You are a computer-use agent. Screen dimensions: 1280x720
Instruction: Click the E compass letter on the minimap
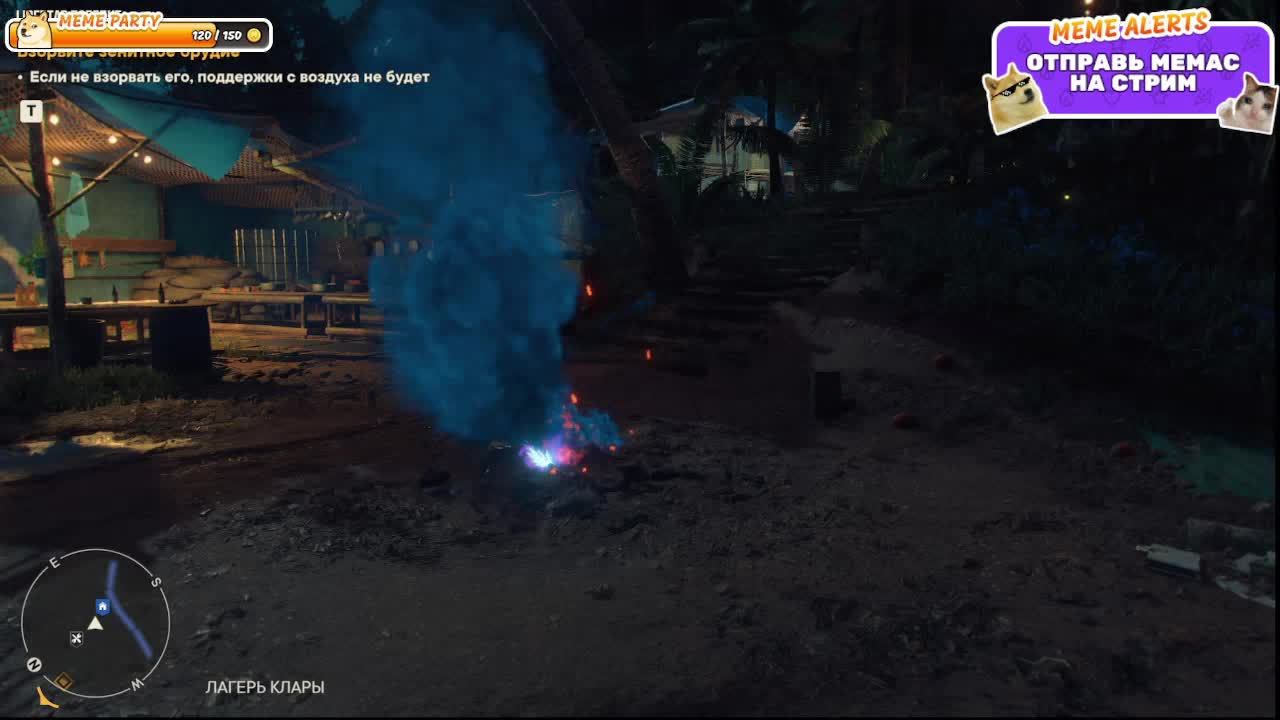coord(54,562)
